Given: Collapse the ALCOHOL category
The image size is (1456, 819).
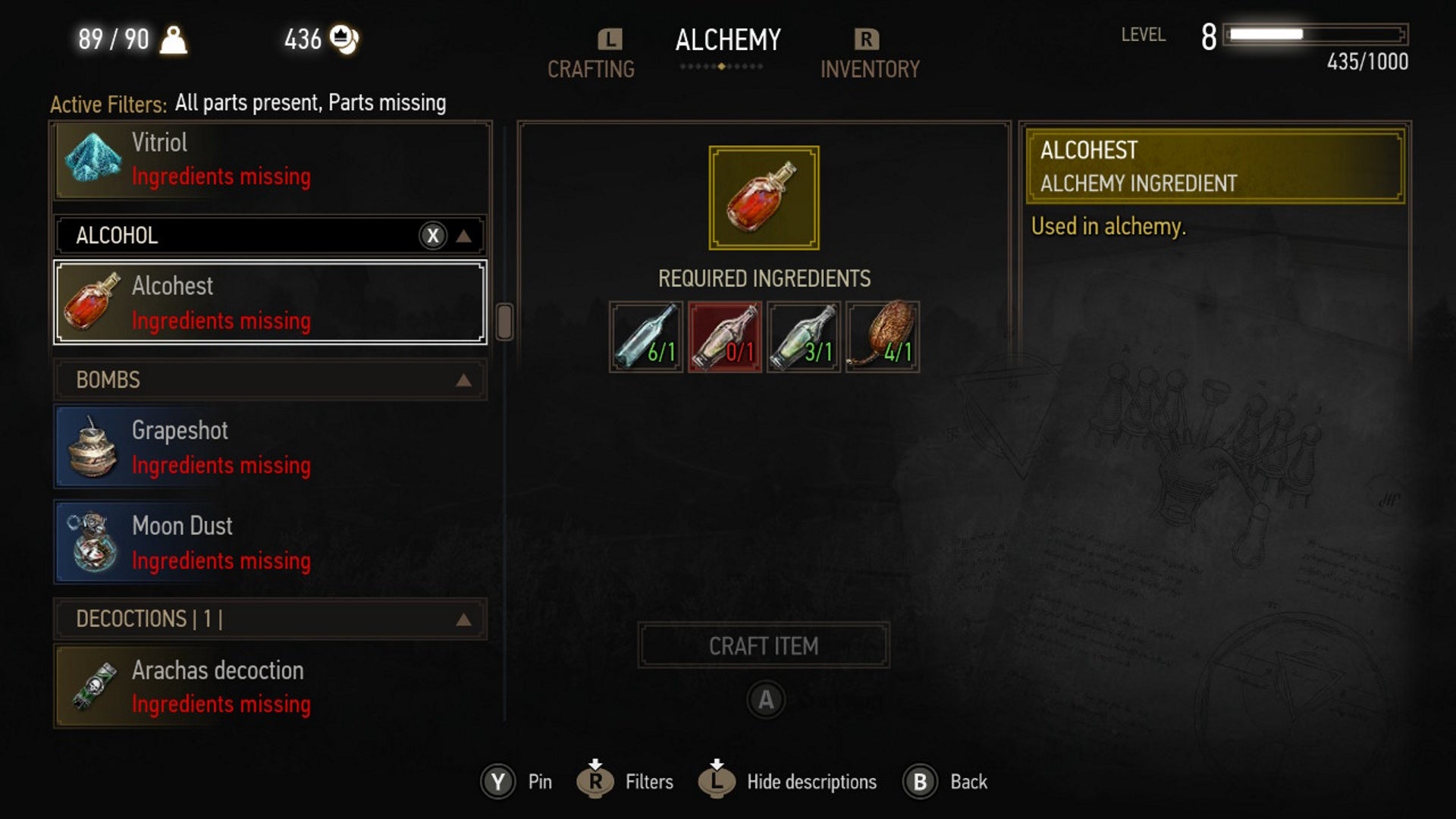Looking at the screenshot, I should coord(466,235).
